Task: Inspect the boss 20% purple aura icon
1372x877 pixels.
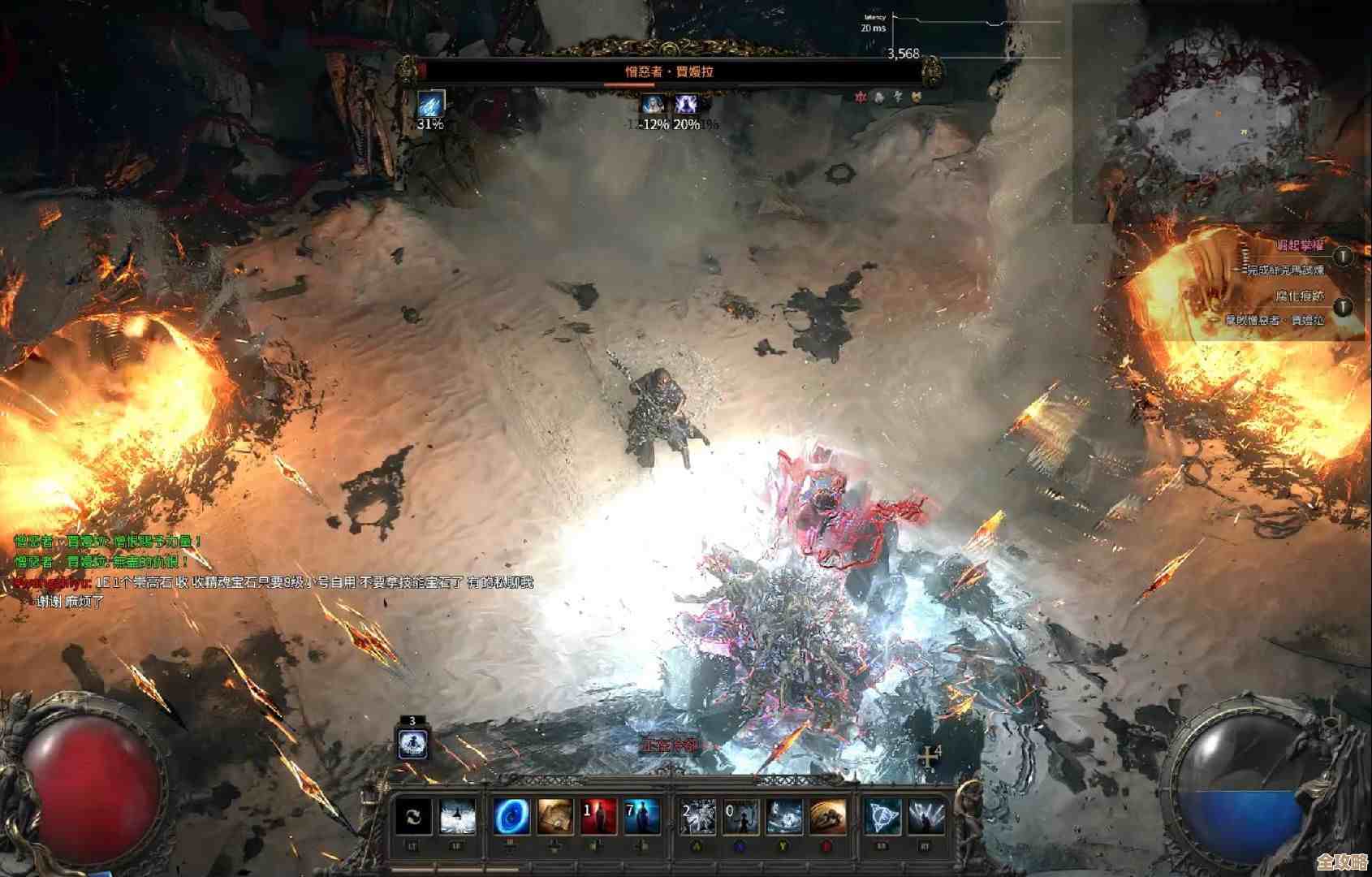Action: [x=686, y=104]
